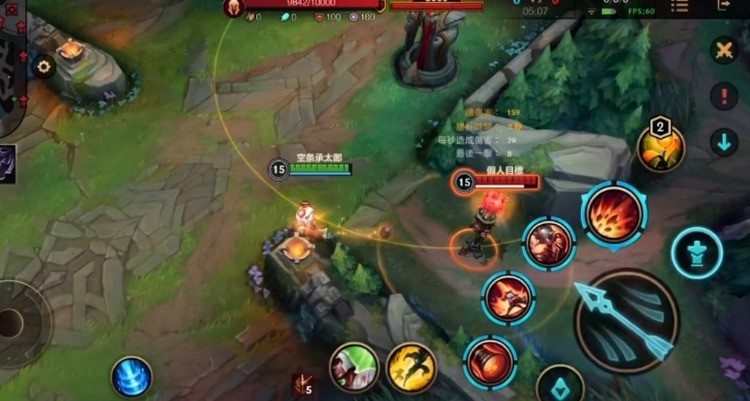Screen dimensions: 750x401
Task: Tap the virtual movement joystick
Action: pyautogui.click(x=12, y=322)
